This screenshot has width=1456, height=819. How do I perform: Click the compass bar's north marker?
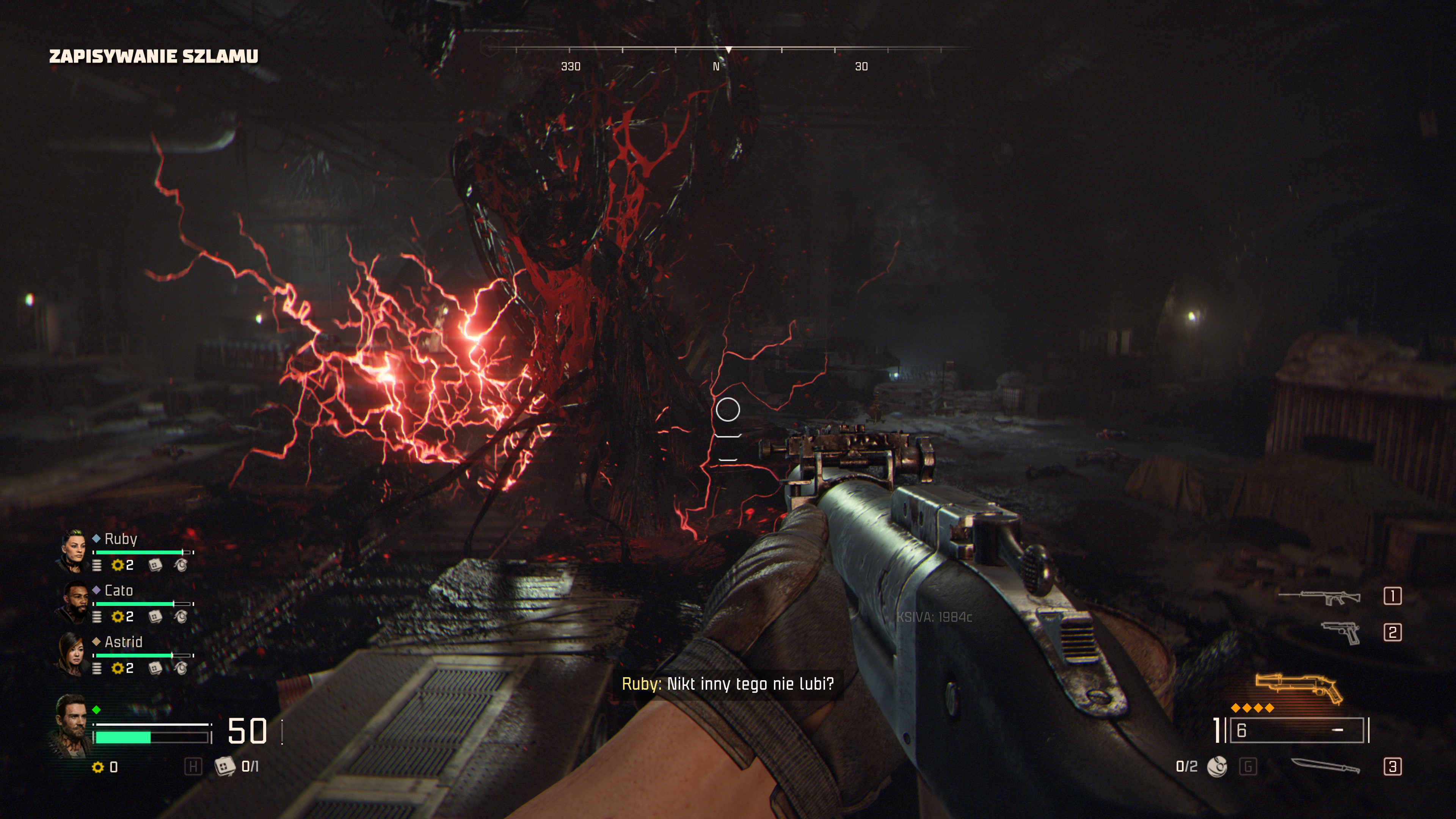pos(716,67)
